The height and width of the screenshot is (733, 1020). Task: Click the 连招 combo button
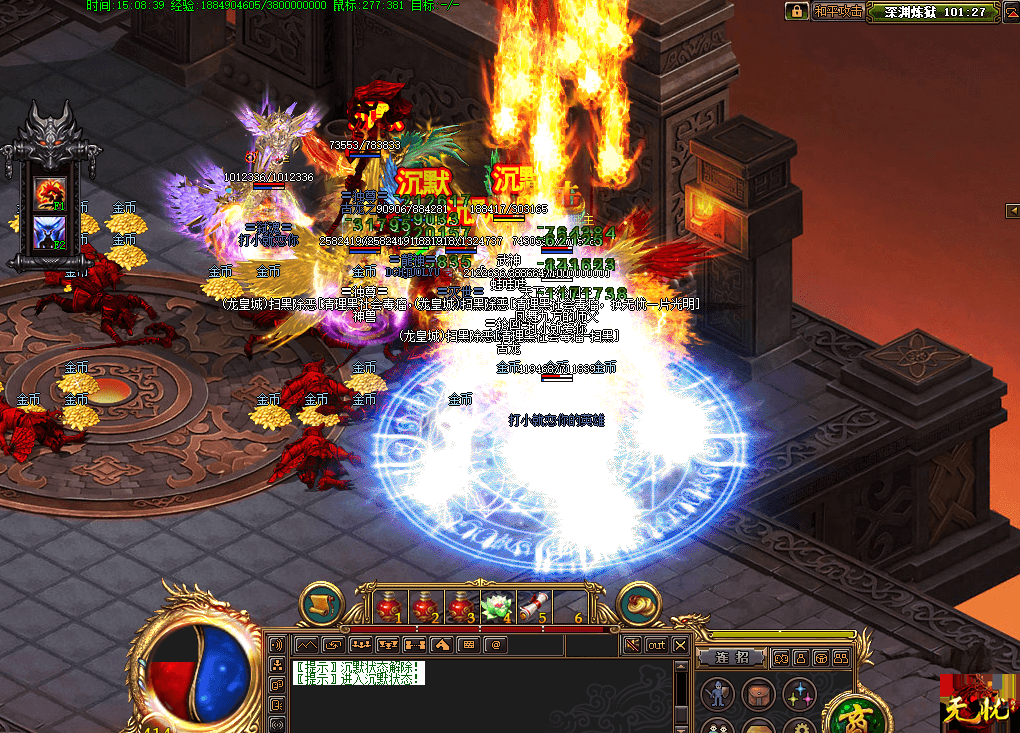point(731,658)
